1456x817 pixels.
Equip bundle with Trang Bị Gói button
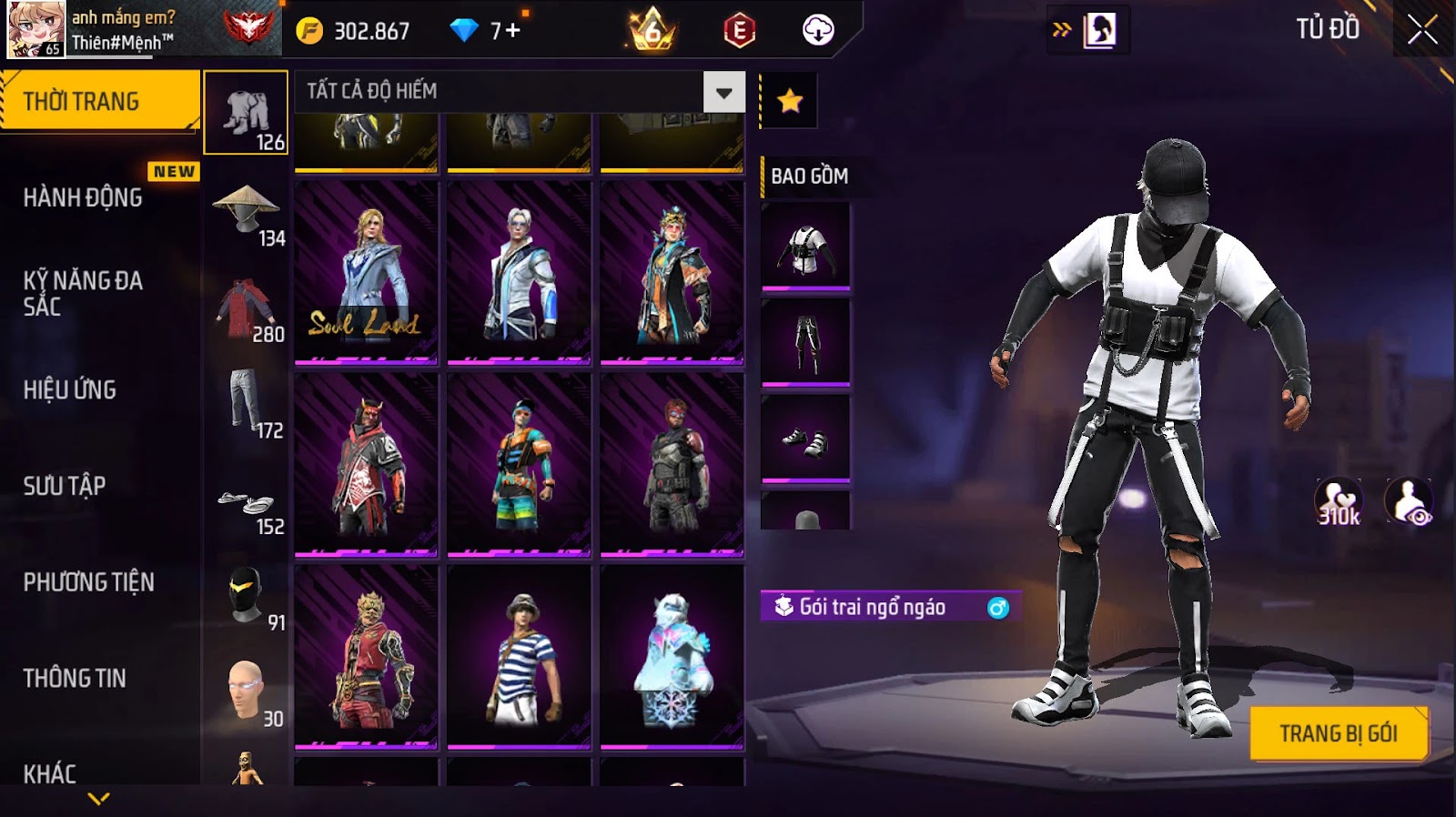tap(1338, 733)
